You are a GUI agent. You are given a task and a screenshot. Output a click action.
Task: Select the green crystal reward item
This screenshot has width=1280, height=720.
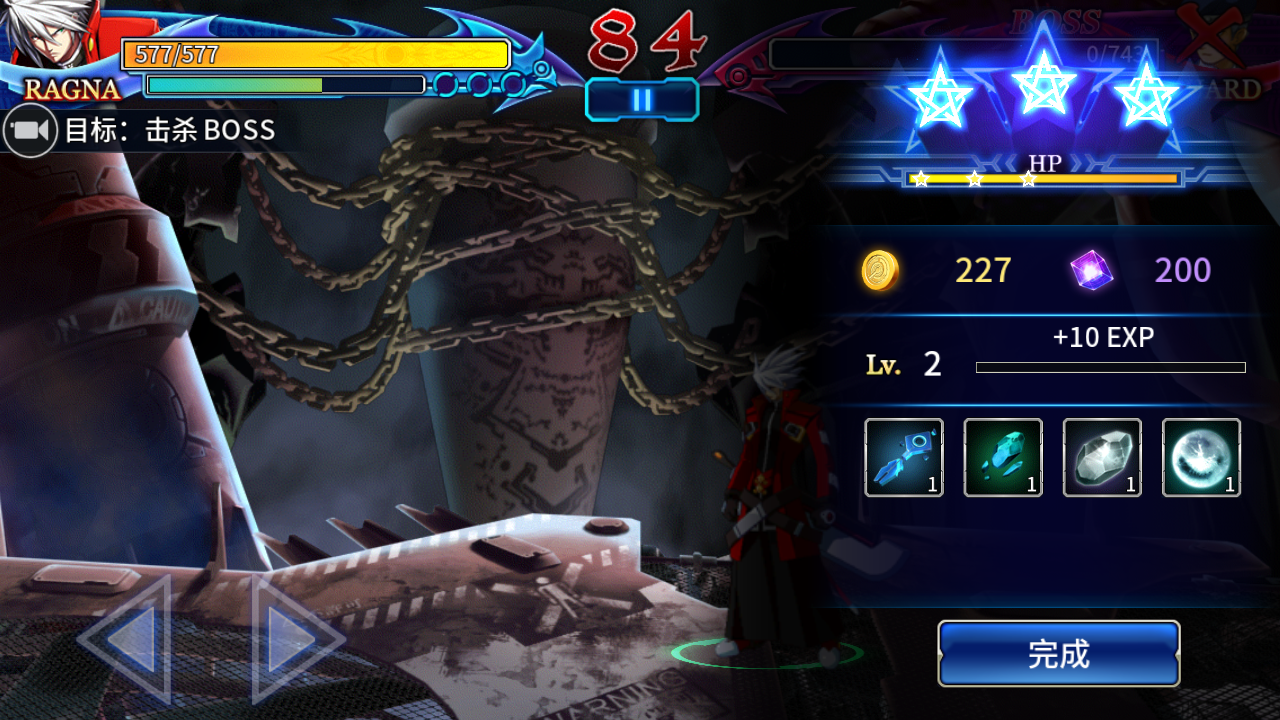coord(1002,457)
